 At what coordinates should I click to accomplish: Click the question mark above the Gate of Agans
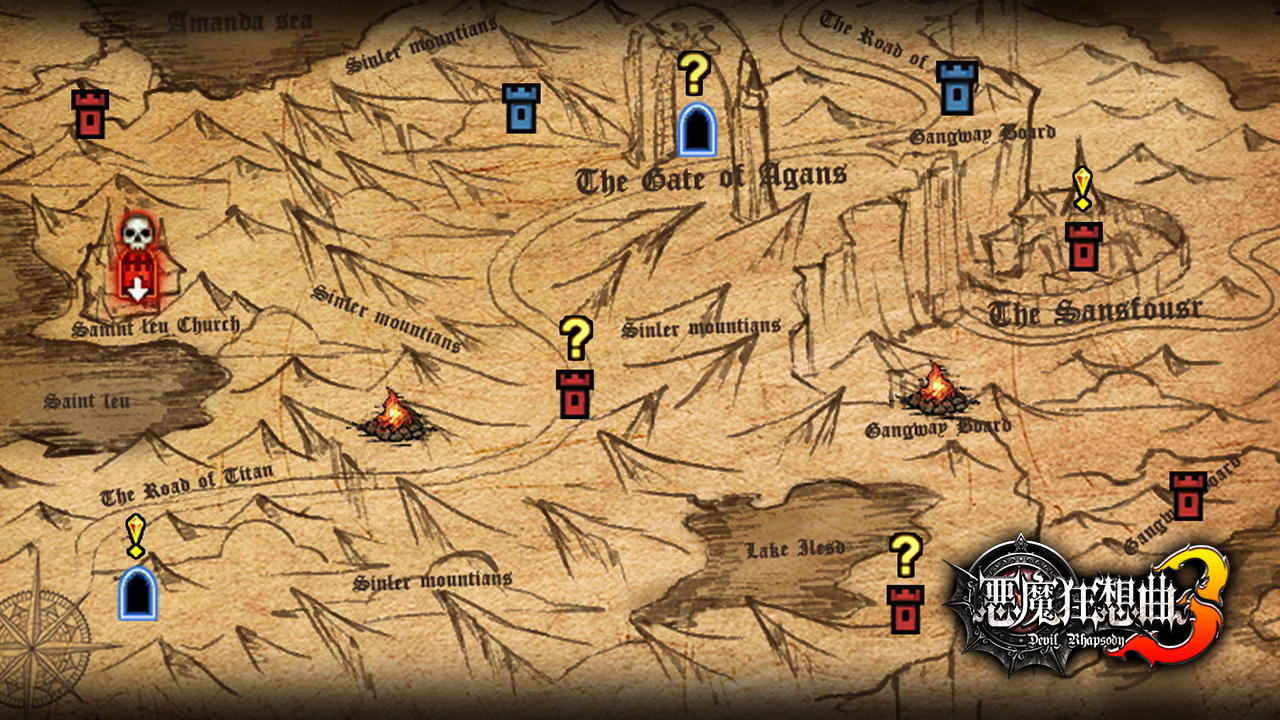click(x=694, y=70)
